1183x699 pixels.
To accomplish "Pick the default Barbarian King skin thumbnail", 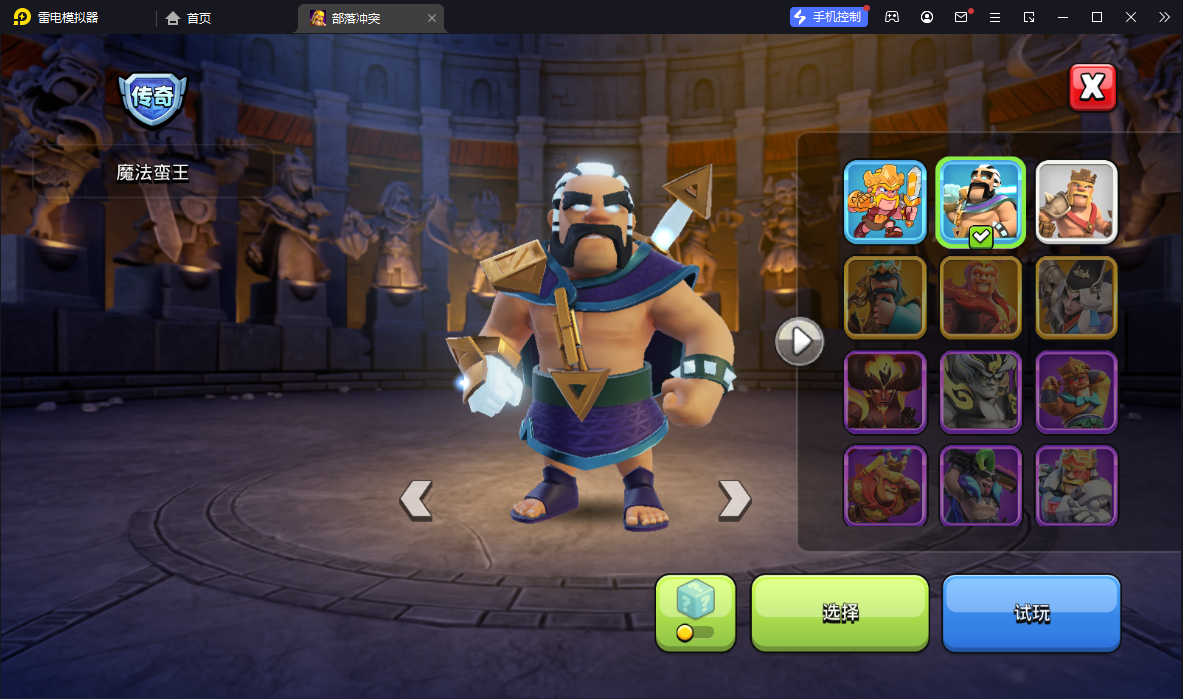I will 1076,202.
